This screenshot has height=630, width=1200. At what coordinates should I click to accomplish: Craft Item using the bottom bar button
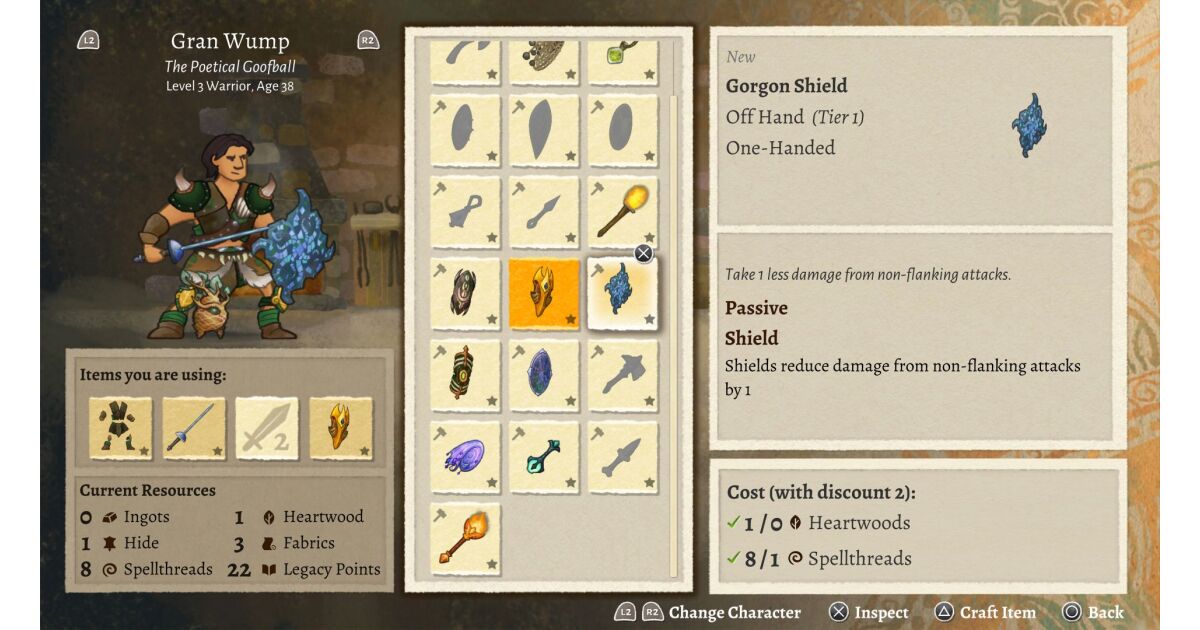click(985, 612)
